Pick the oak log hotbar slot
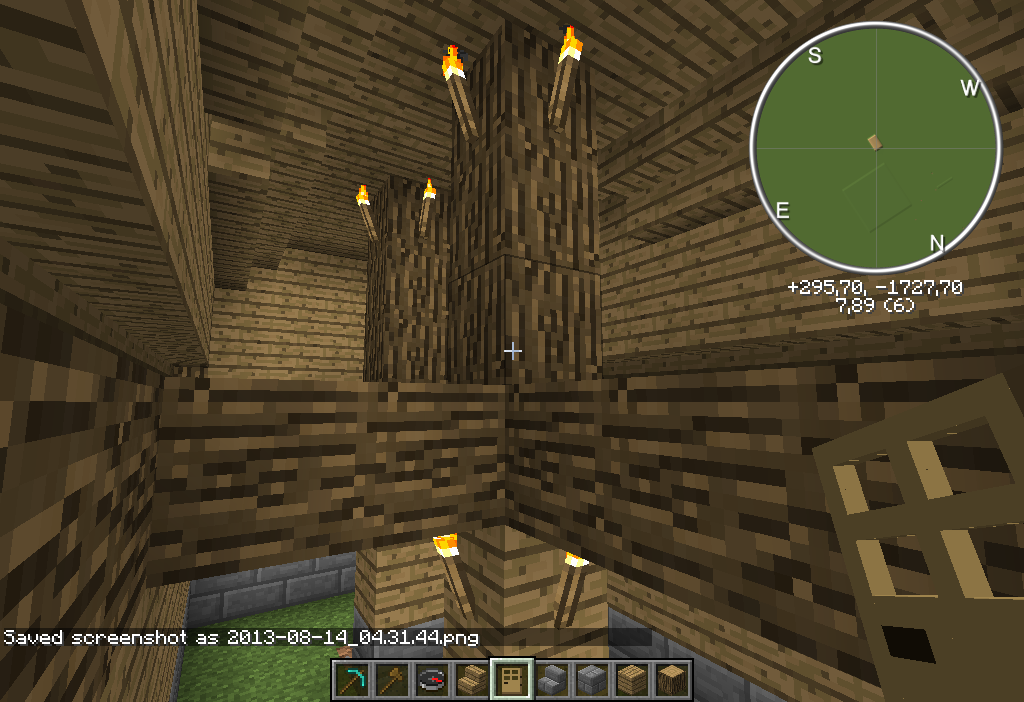1024x702 pixels. (x=672, y=680)
